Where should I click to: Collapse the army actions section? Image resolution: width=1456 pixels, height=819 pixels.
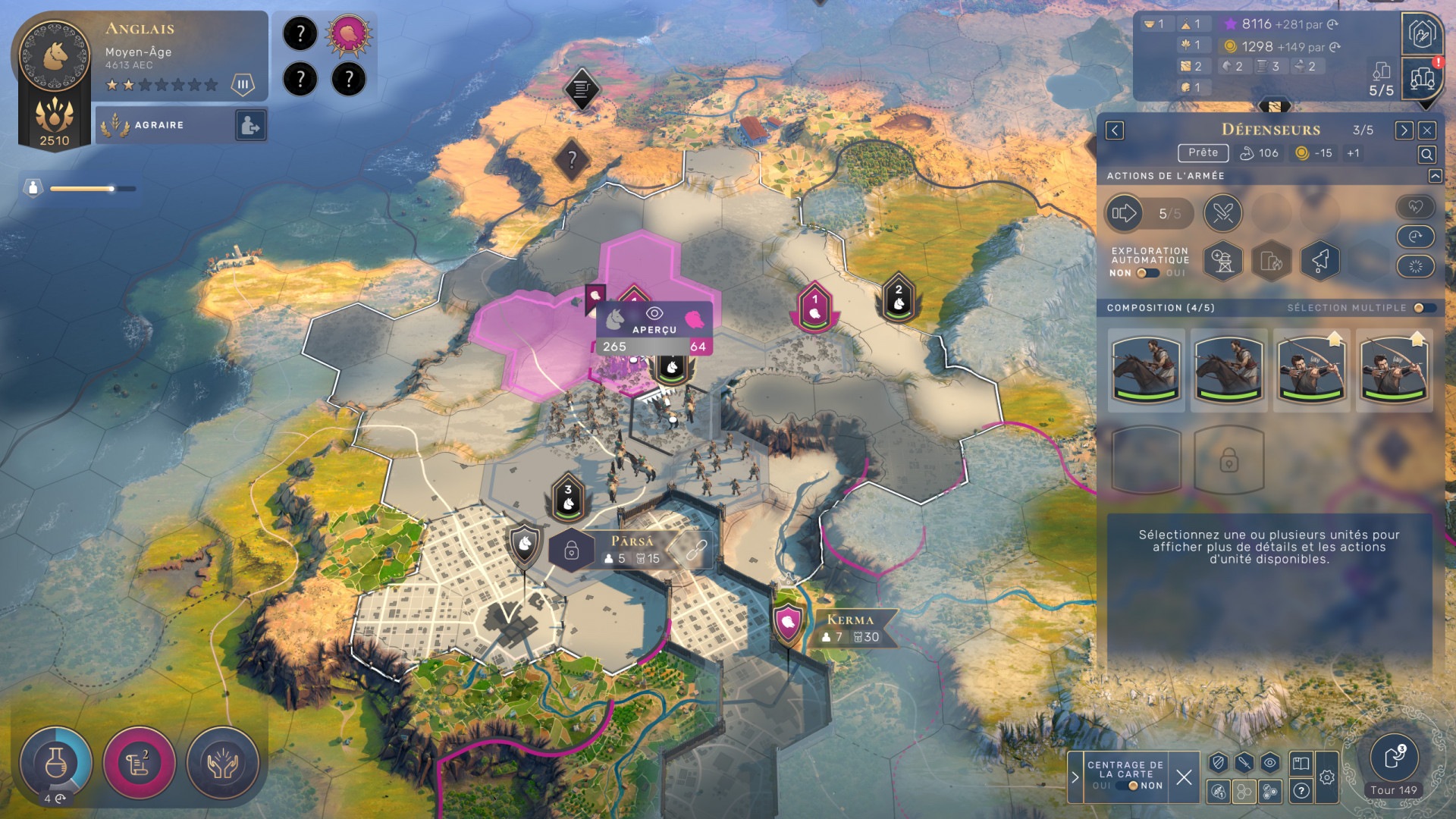[x=1435, y=176]
